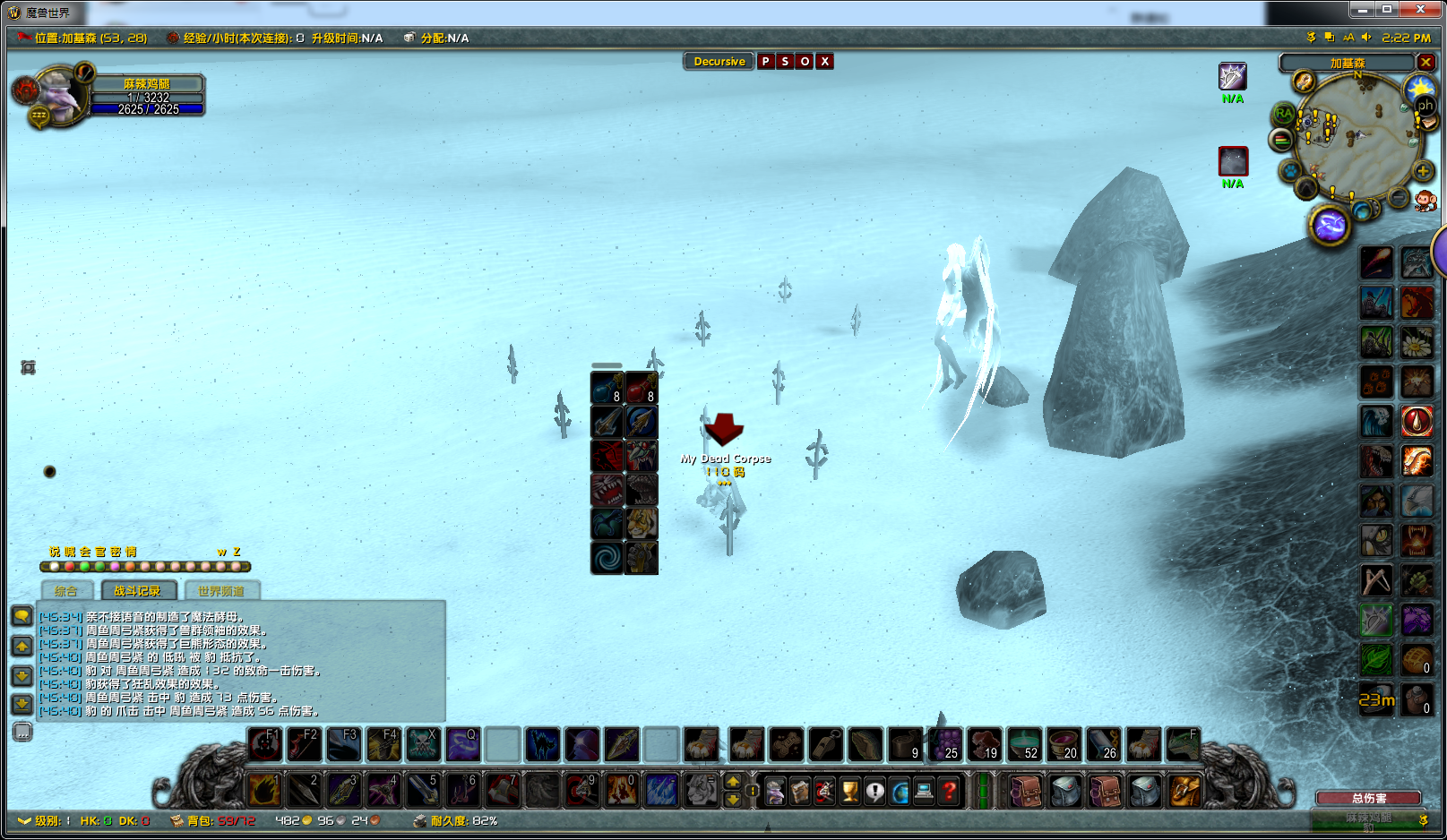
Task: Minimize the game window
Action: tap(1363, 10)
